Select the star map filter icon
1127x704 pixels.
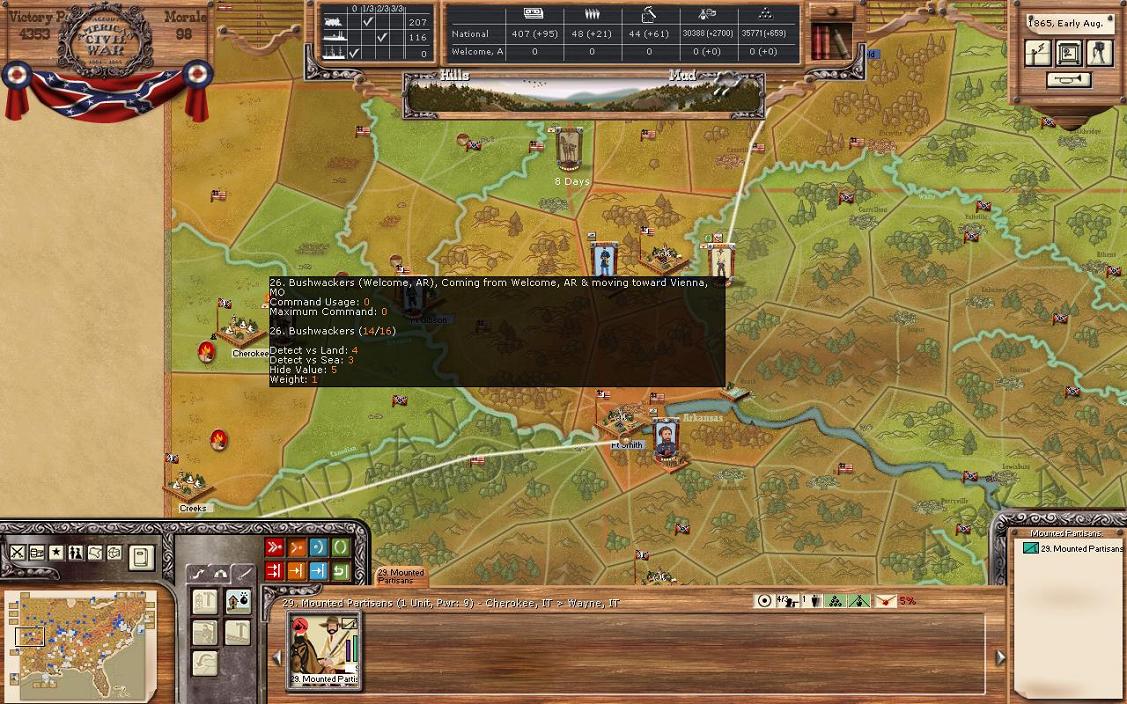[56, 552]
